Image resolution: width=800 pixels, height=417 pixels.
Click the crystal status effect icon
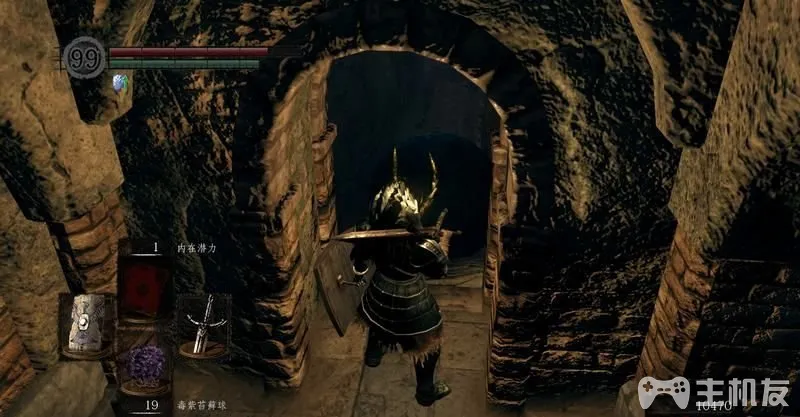pyautogui.click(x=121, y=82)
